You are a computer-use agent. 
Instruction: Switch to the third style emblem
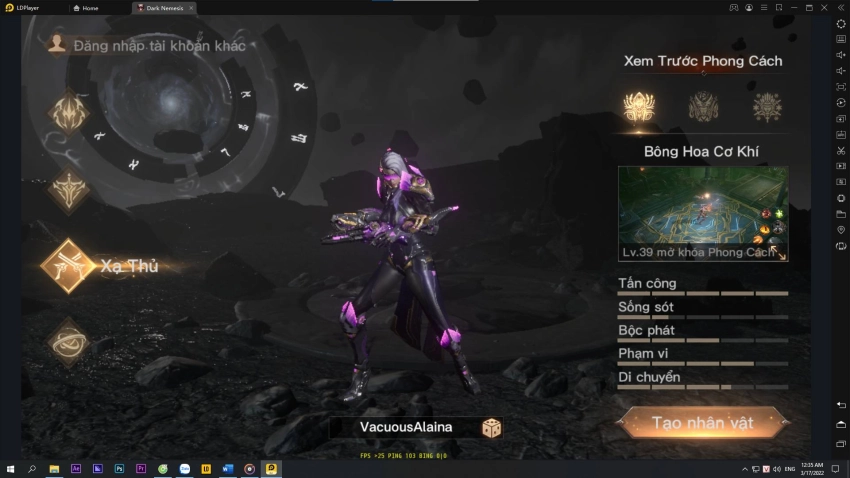pos(767,105)
